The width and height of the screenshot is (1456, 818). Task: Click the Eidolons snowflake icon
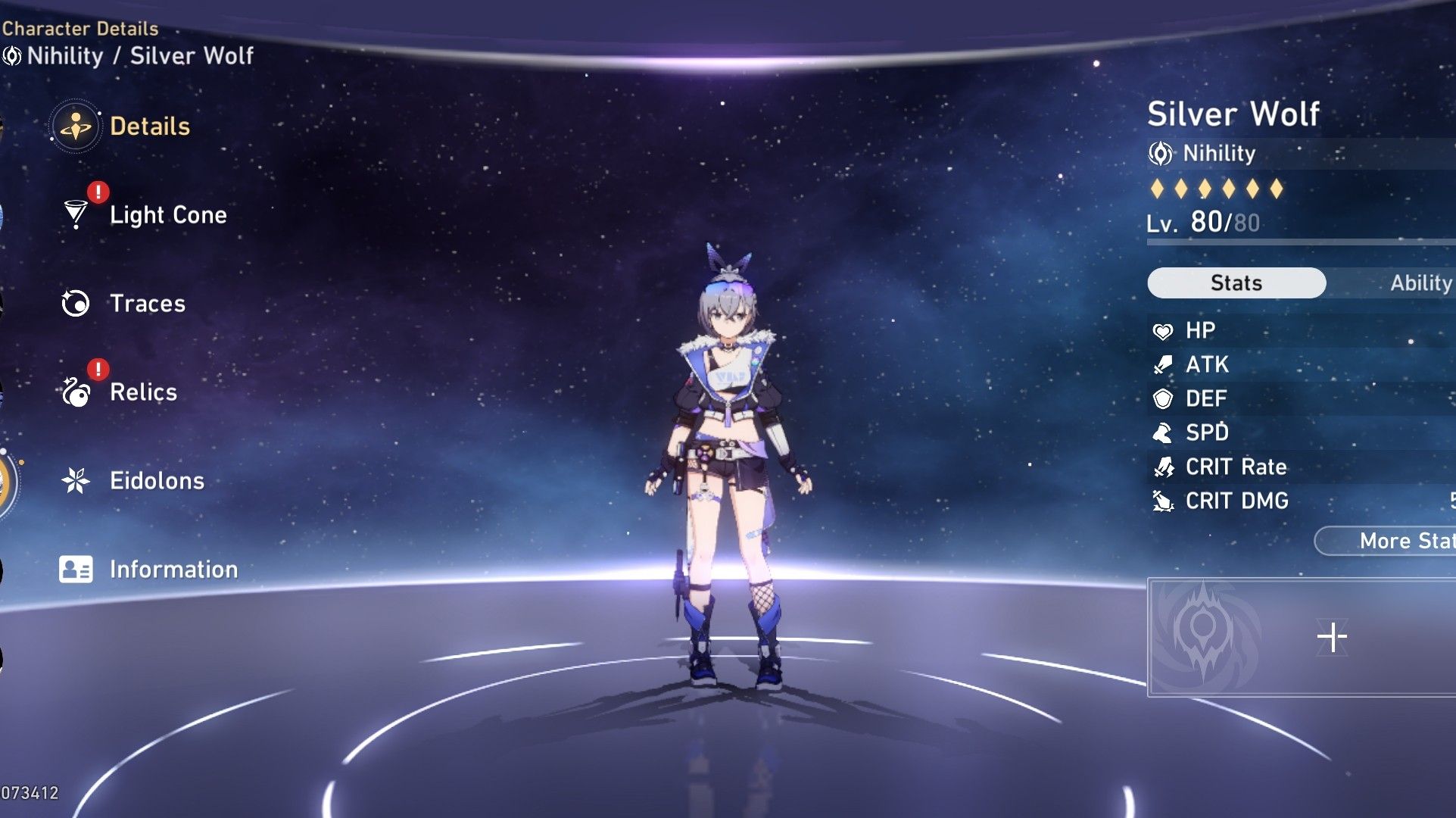[x=75, y=480]
